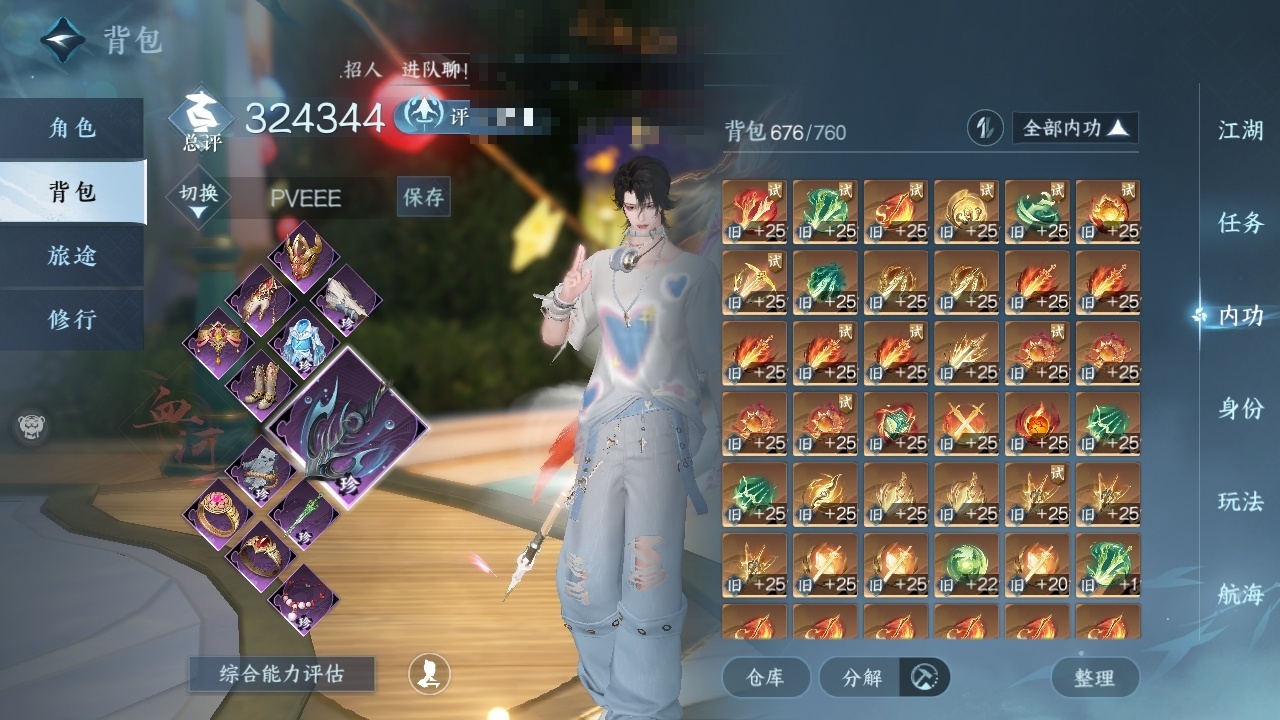
Task: Open the 任务 menu entry
Action: coord(1240,223)
